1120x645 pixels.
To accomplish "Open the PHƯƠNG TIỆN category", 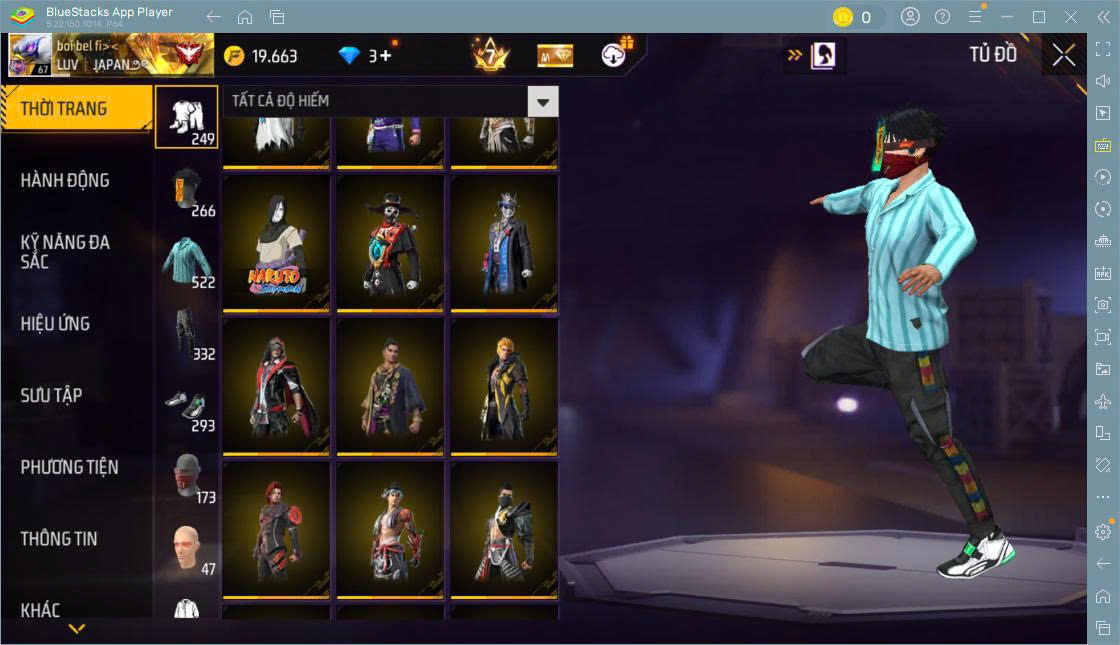I will [x=69, y=467].
